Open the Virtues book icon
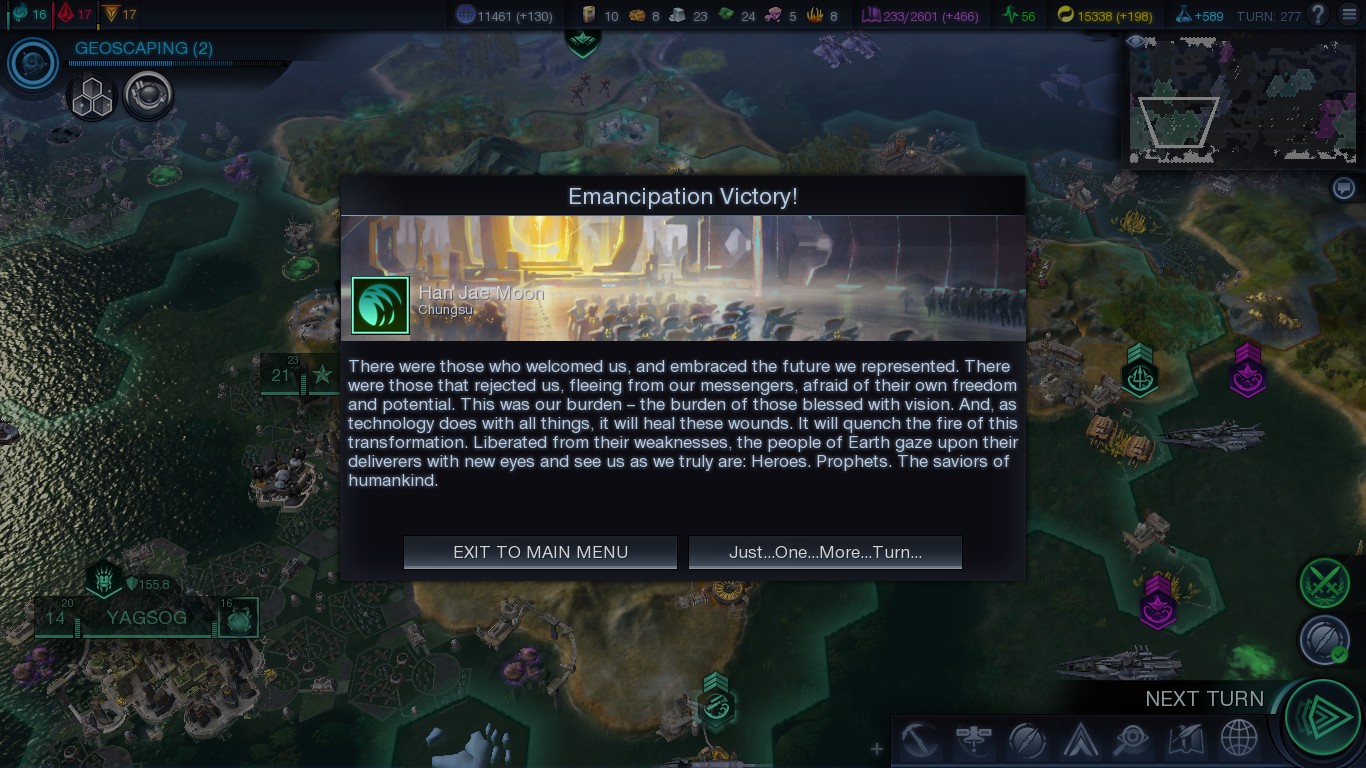Viewport: 1366px width, 768px height. (x=1185, y=740)
